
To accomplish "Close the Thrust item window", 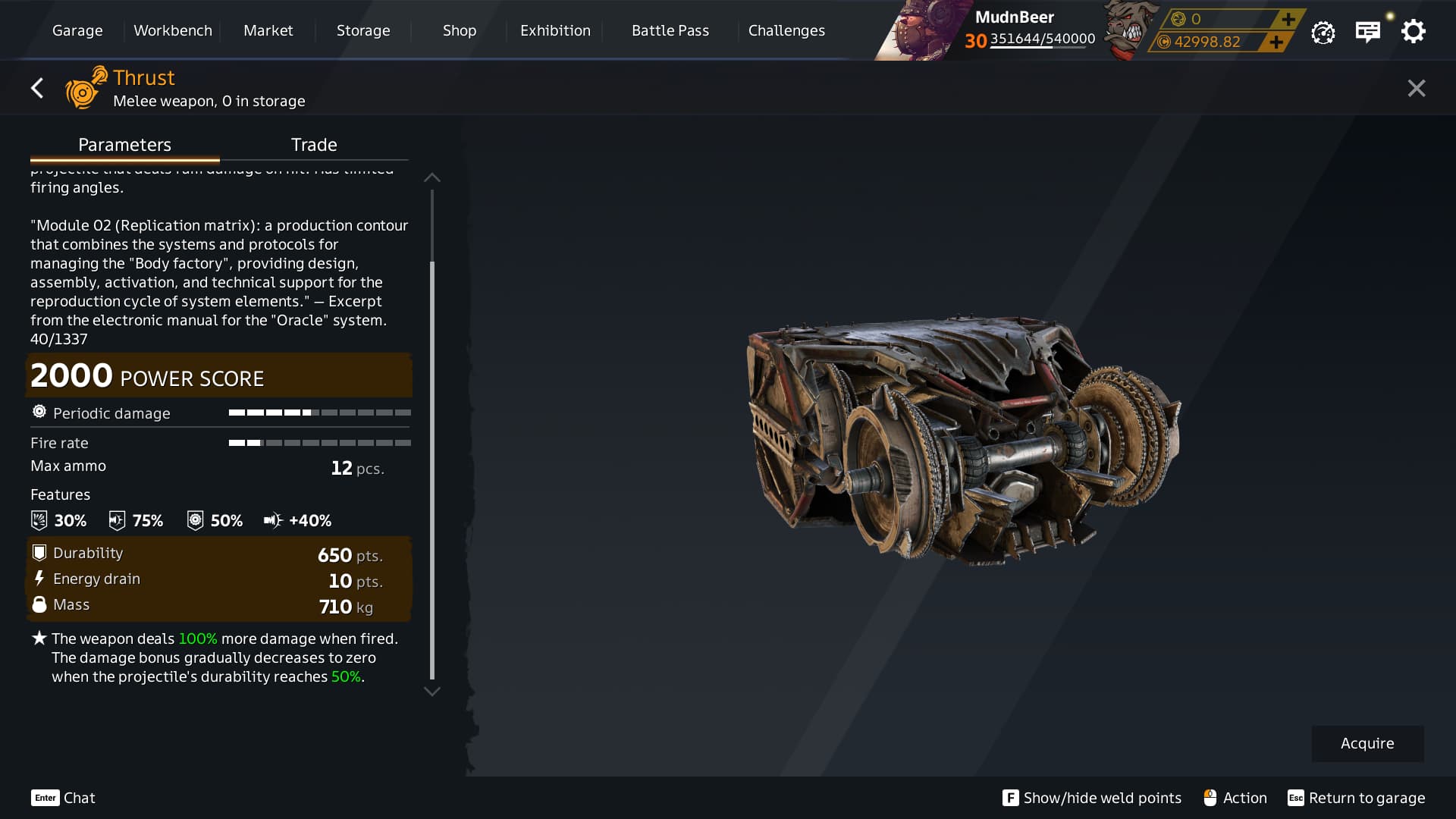I will (x=1416, y=89).
